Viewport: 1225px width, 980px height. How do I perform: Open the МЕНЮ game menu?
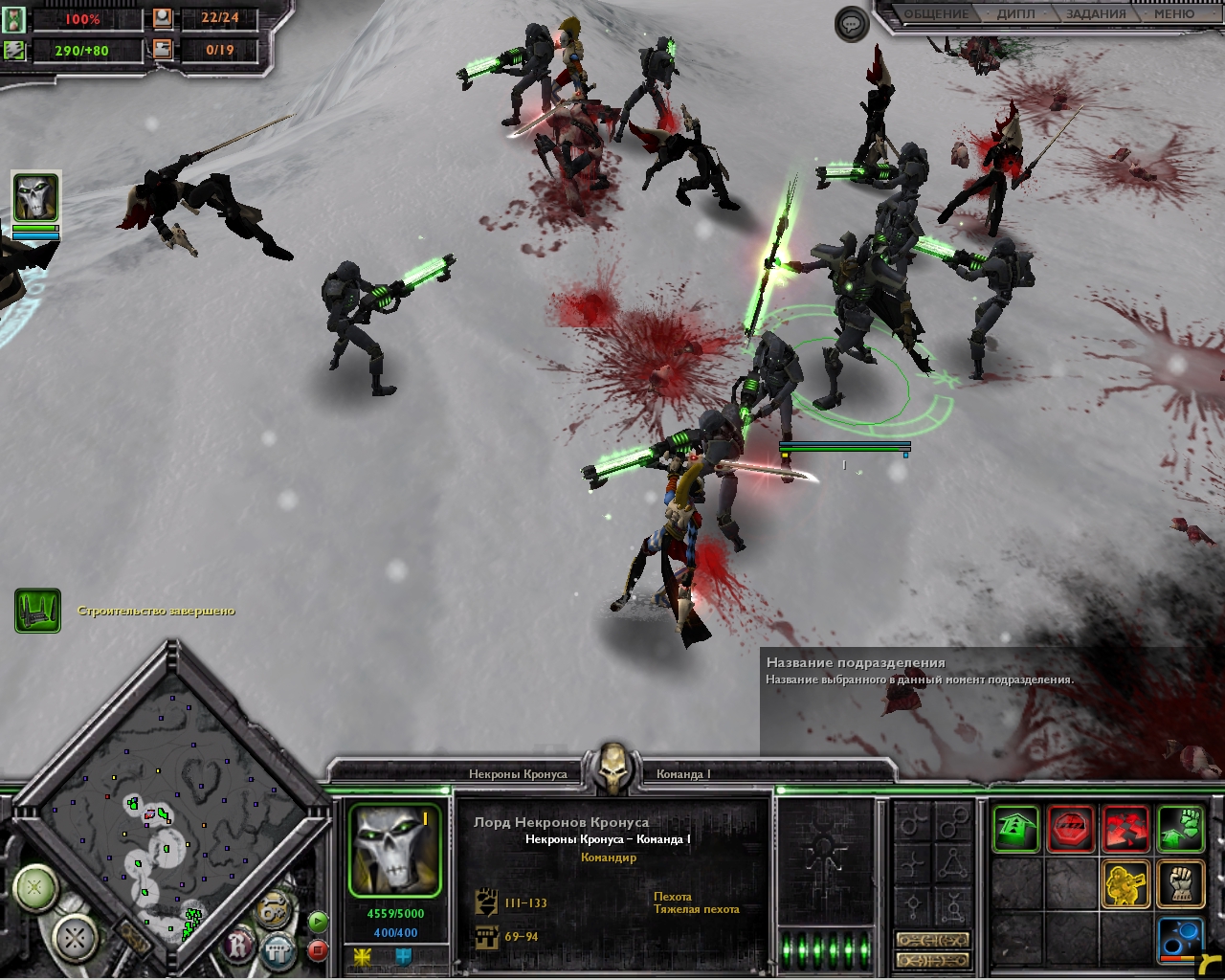[1174, 14]
